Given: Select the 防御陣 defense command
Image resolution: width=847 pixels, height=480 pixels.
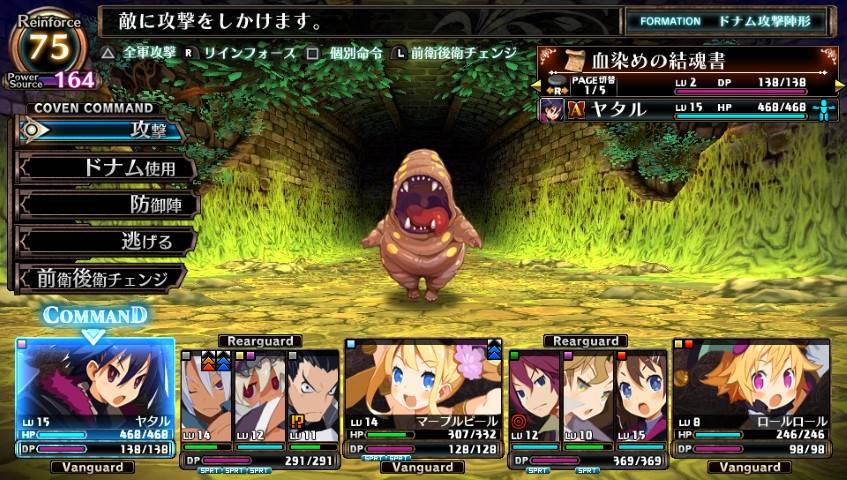Looking at the screenshot, I should [108, 204].
